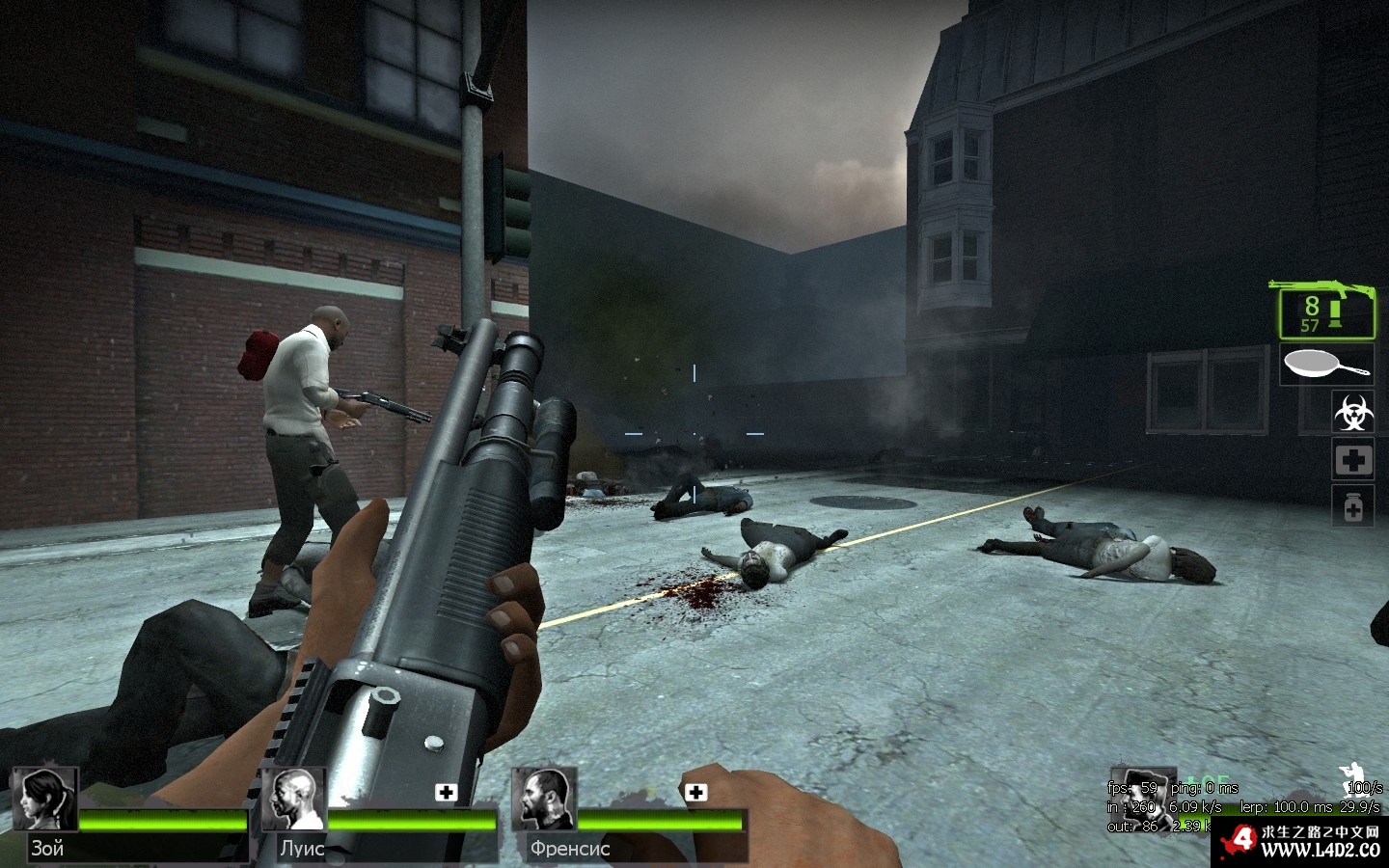Click the medkit icon on Френсис's panel

pos(695,793)
